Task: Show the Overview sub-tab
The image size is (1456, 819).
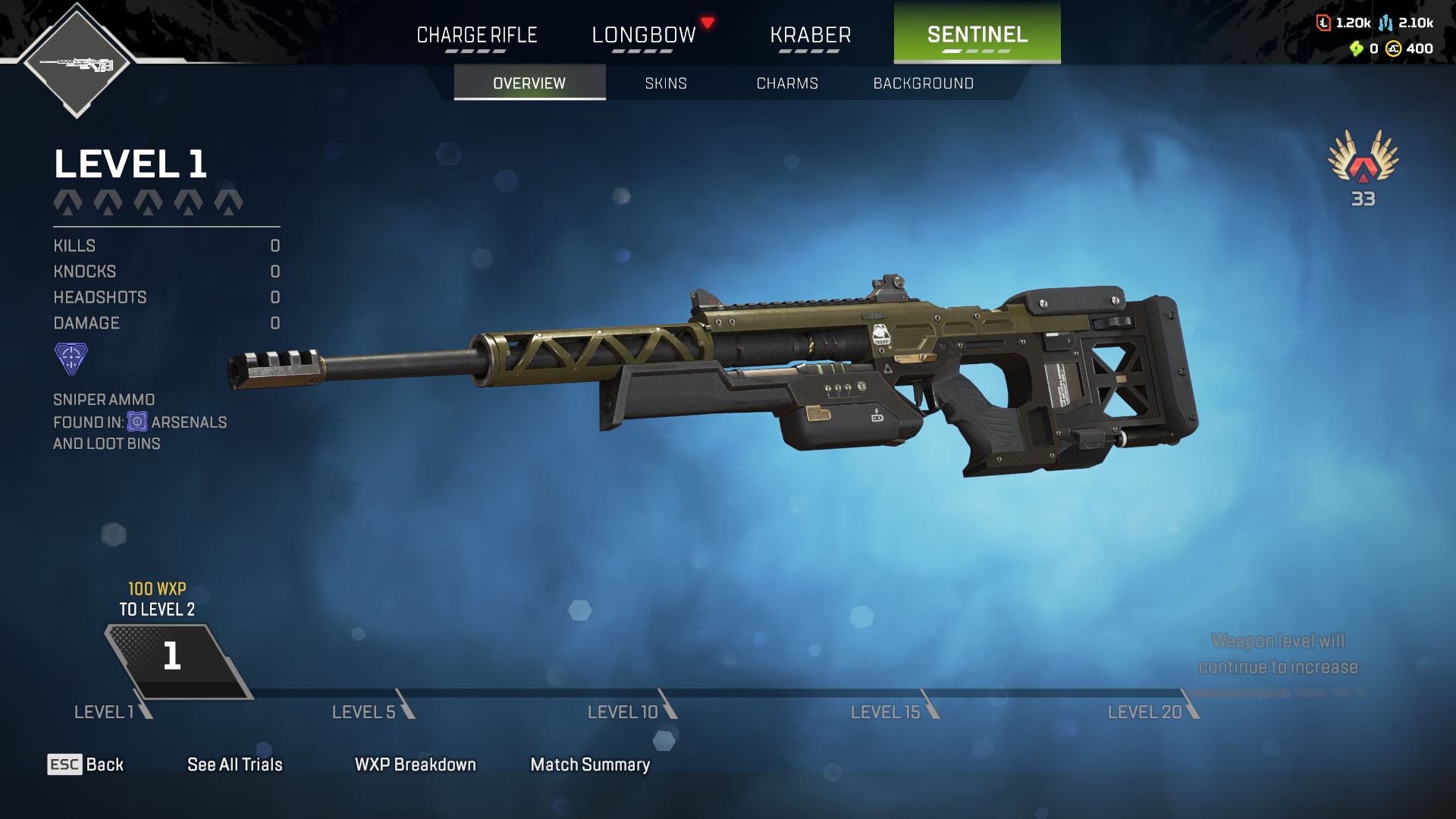Action: (x=529, y=83)
